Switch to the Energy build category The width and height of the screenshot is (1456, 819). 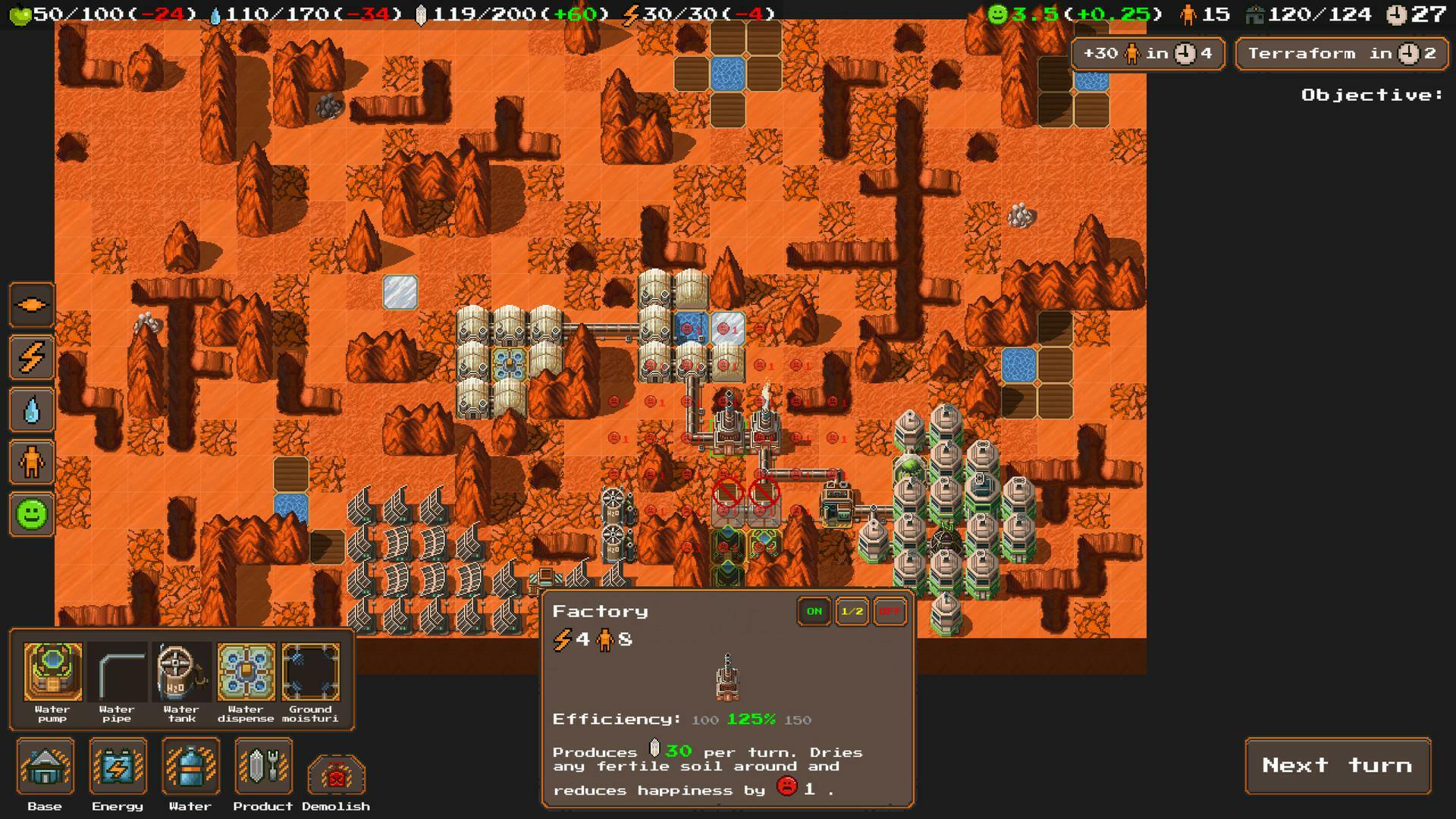pos(118,766)
